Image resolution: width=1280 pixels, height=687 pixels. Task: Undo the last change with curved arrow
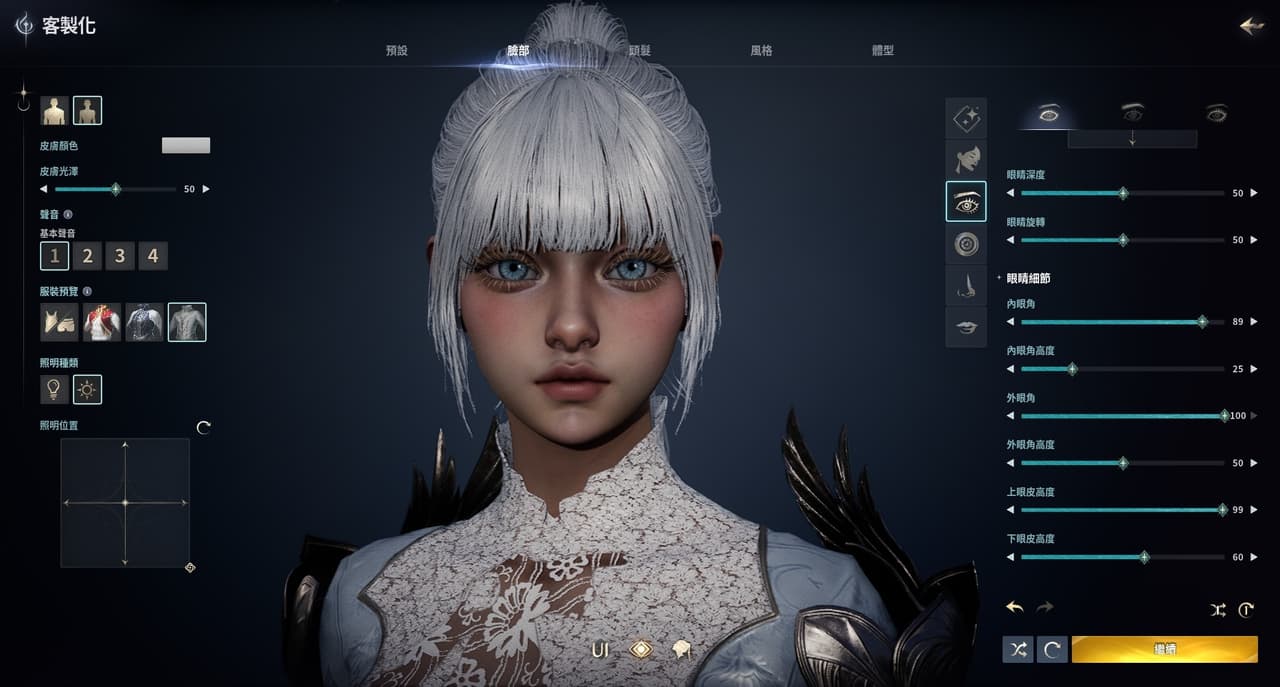coord(1015,607)
